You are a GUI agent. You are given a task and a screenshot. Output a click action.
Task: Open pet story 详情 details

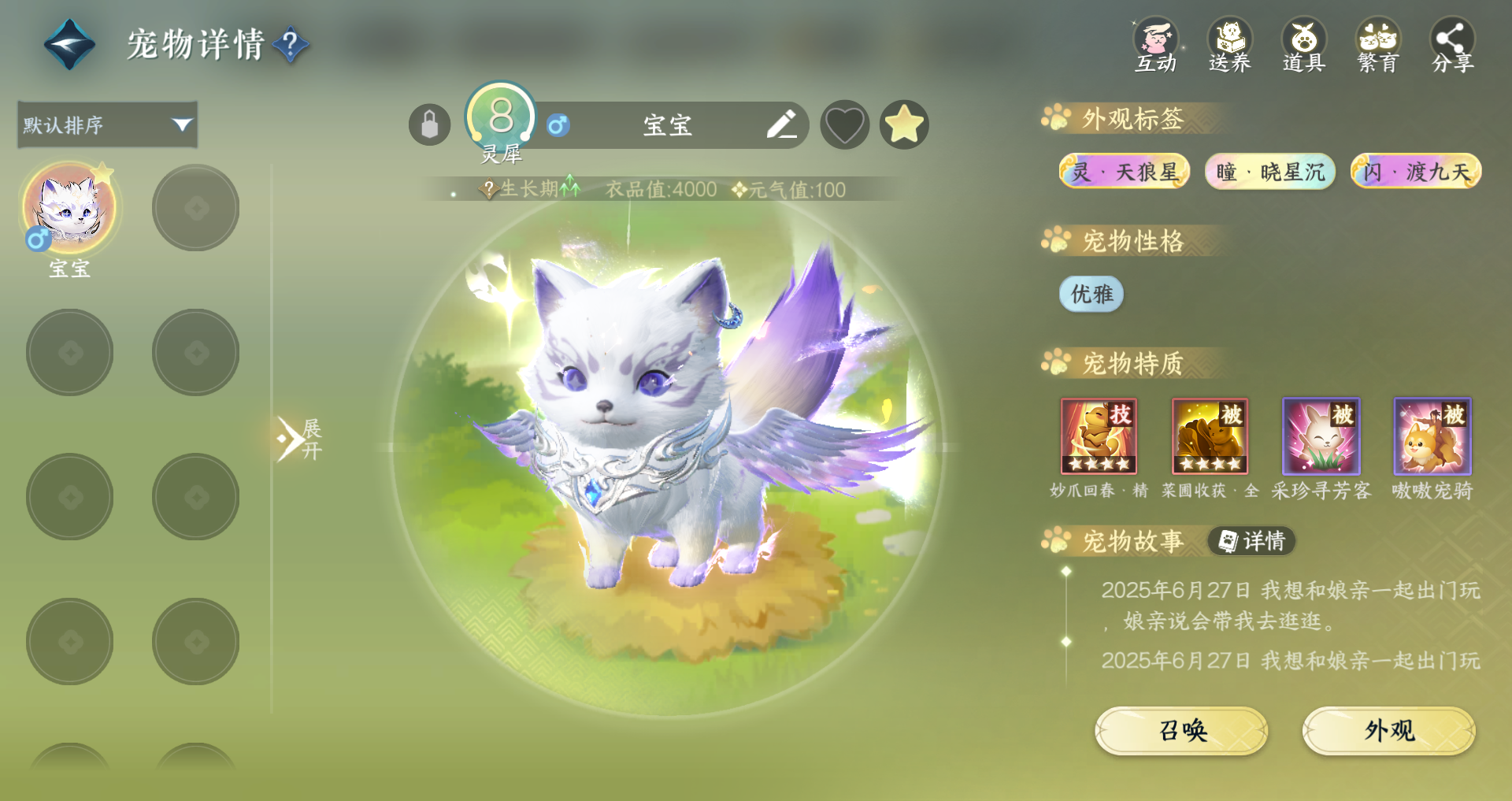click(1252, 541)
